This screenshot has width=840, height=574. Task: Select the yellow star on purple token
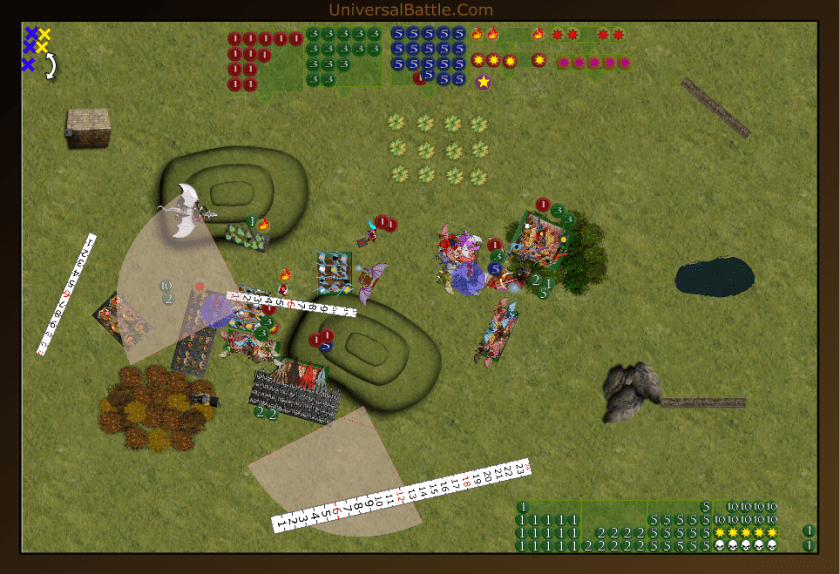[x=484, y=81]
